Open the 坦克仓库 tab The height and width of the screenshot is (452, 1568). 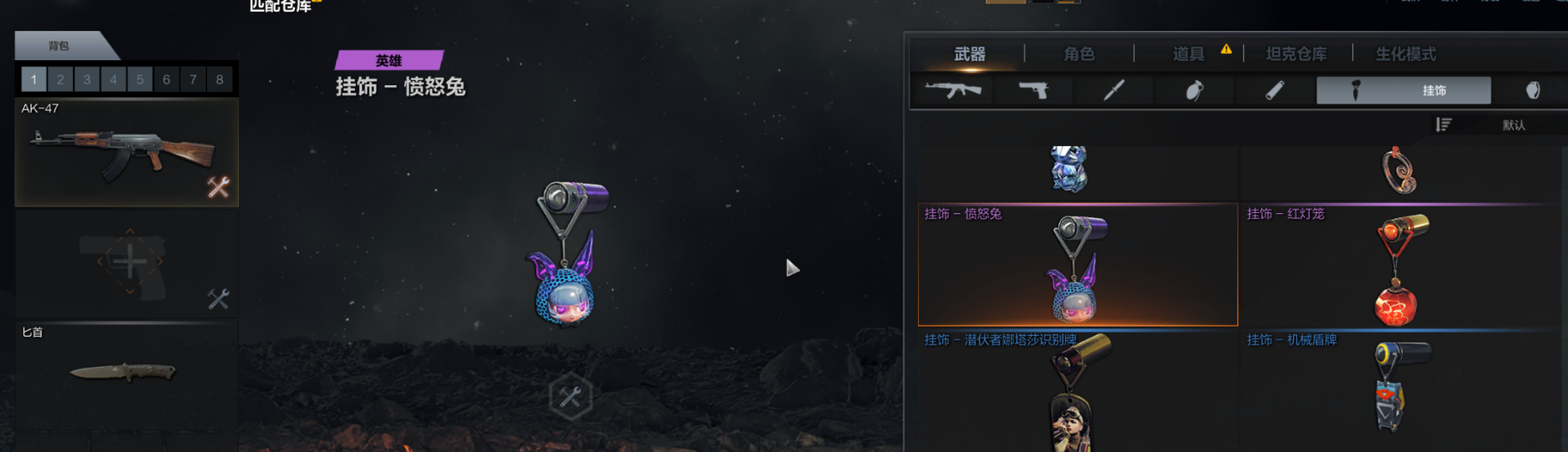1296,54
